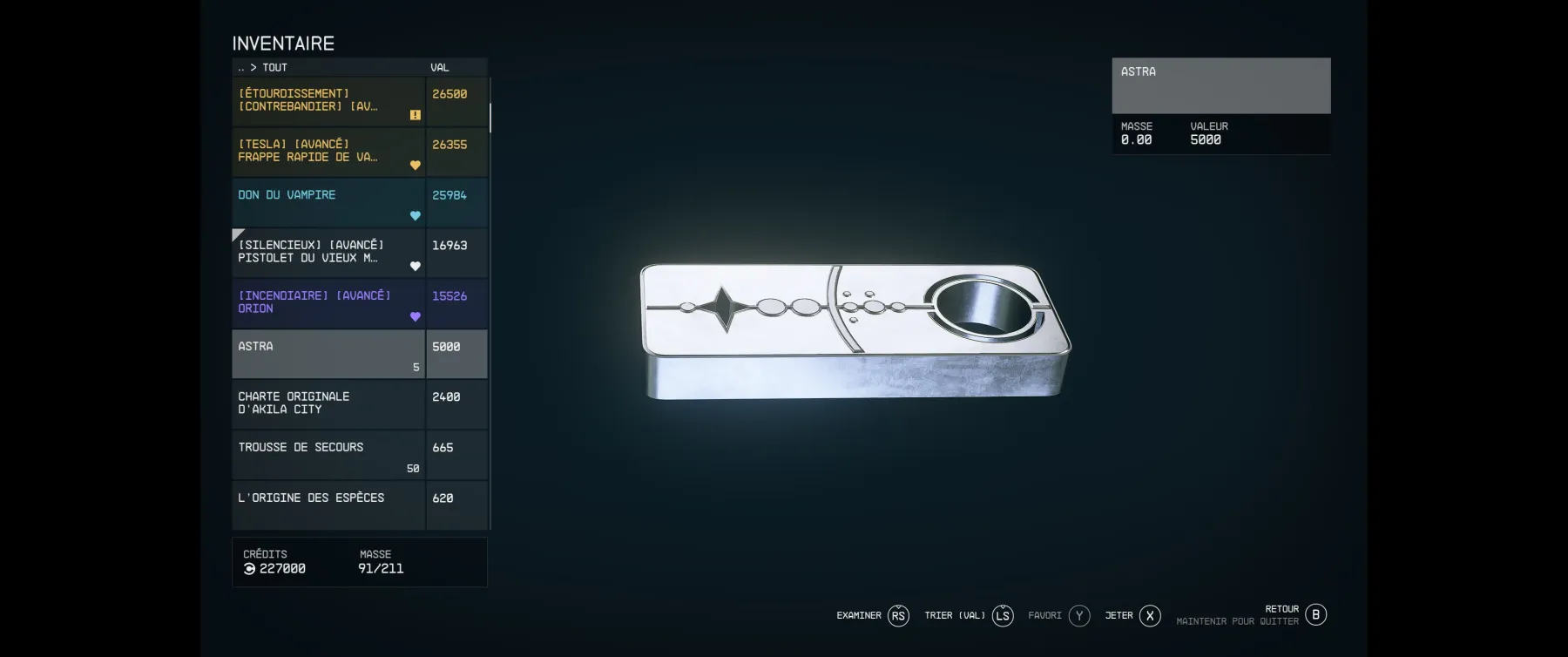The image size is (1568, 657).
Task: Sort the list by the VAL column header
Action: tap(440, 67)
